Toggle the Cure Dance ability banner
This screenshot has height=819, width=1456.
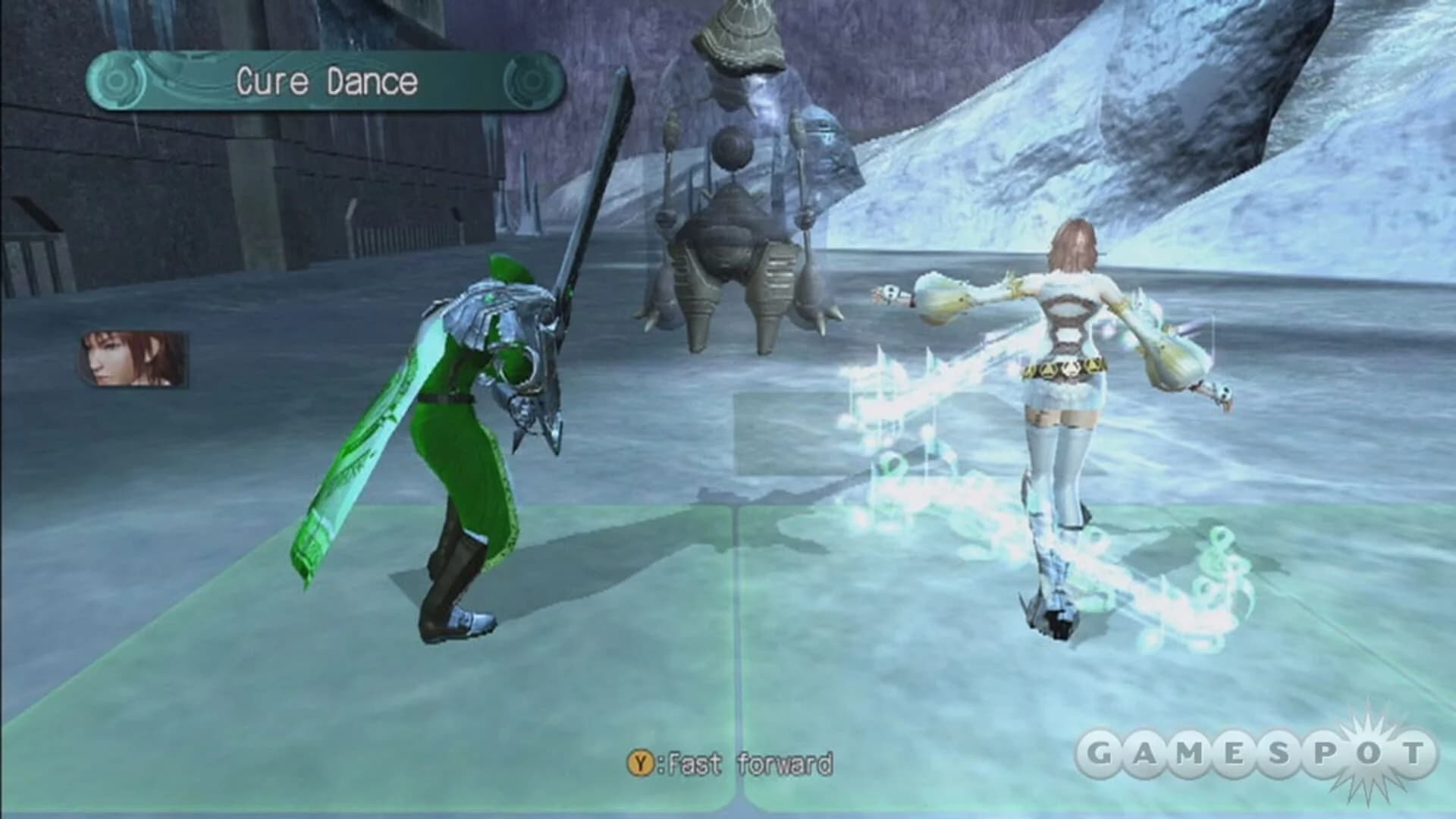[x=326, y=79]
